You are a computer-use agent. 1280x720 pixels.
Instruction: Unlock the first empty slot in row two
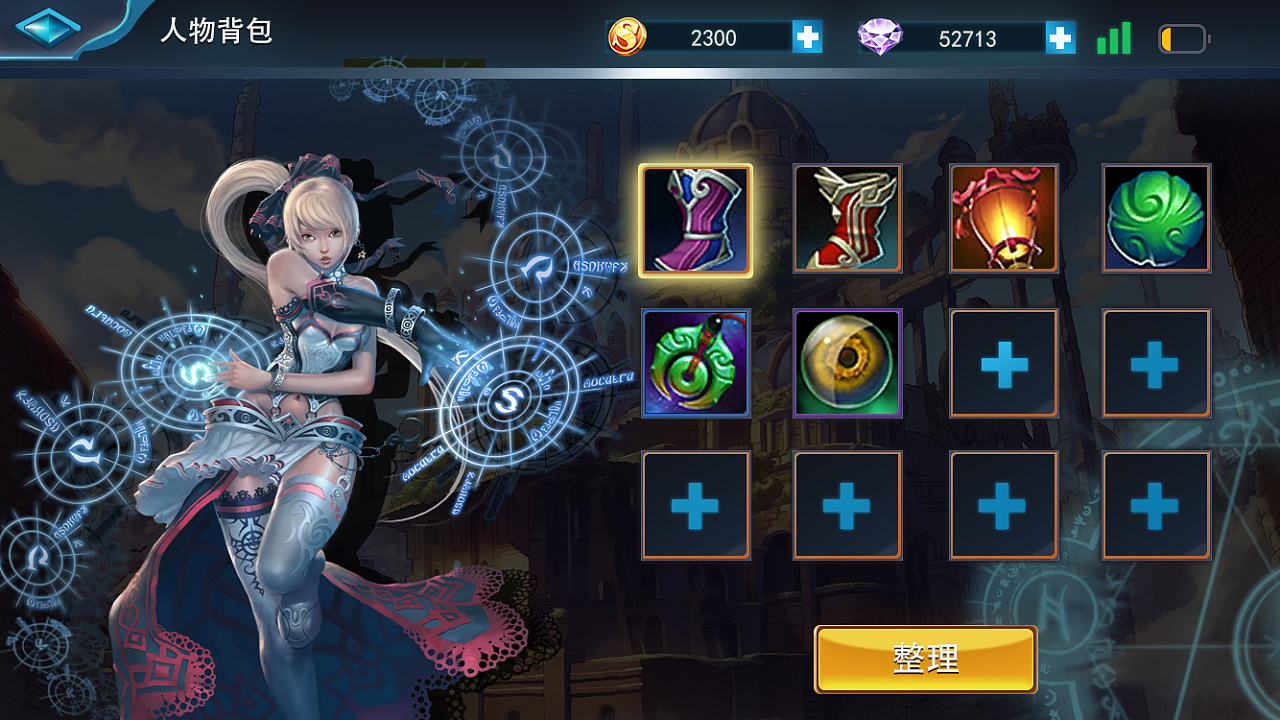point(1002,363)
